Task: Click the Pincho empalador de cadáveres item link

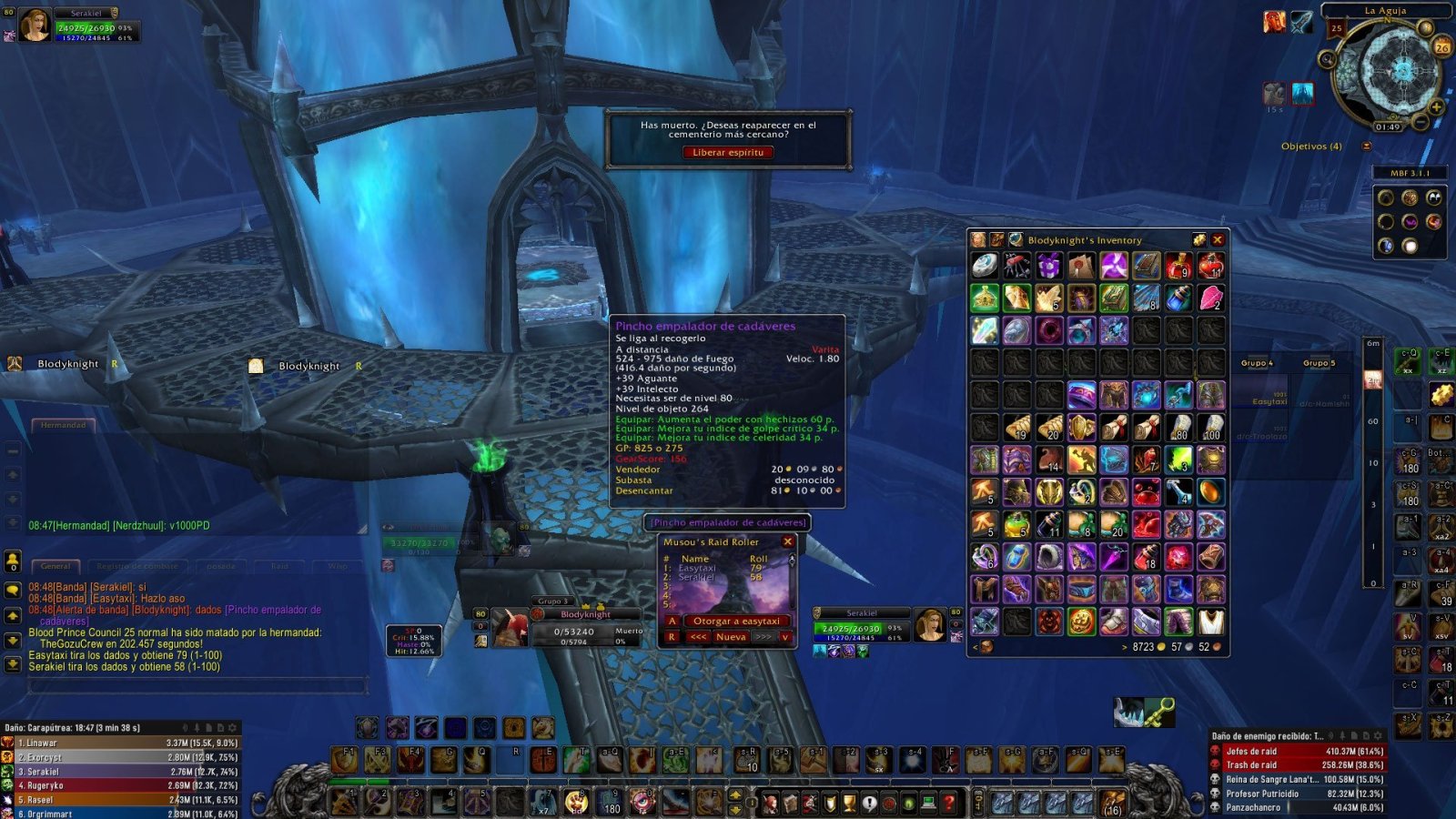Action: pos(728,522)
